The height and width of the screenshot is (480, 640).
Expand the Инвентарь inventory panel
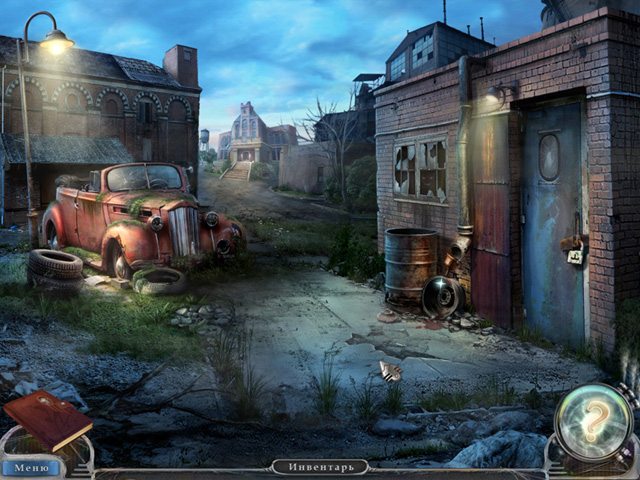click(x=320, y=467)
